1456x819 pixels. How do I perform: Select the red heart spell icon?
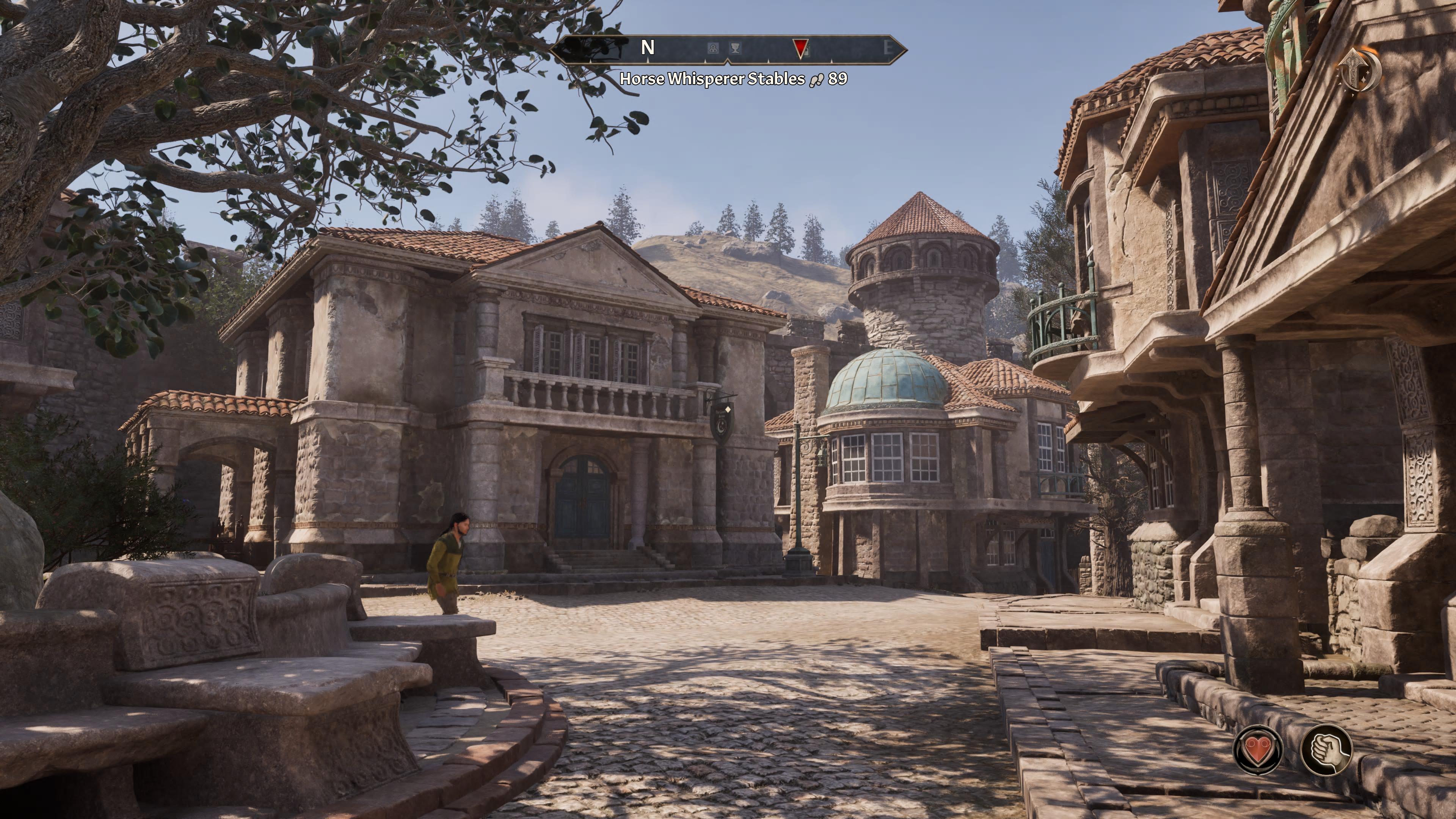click(x=1258, y=750)
